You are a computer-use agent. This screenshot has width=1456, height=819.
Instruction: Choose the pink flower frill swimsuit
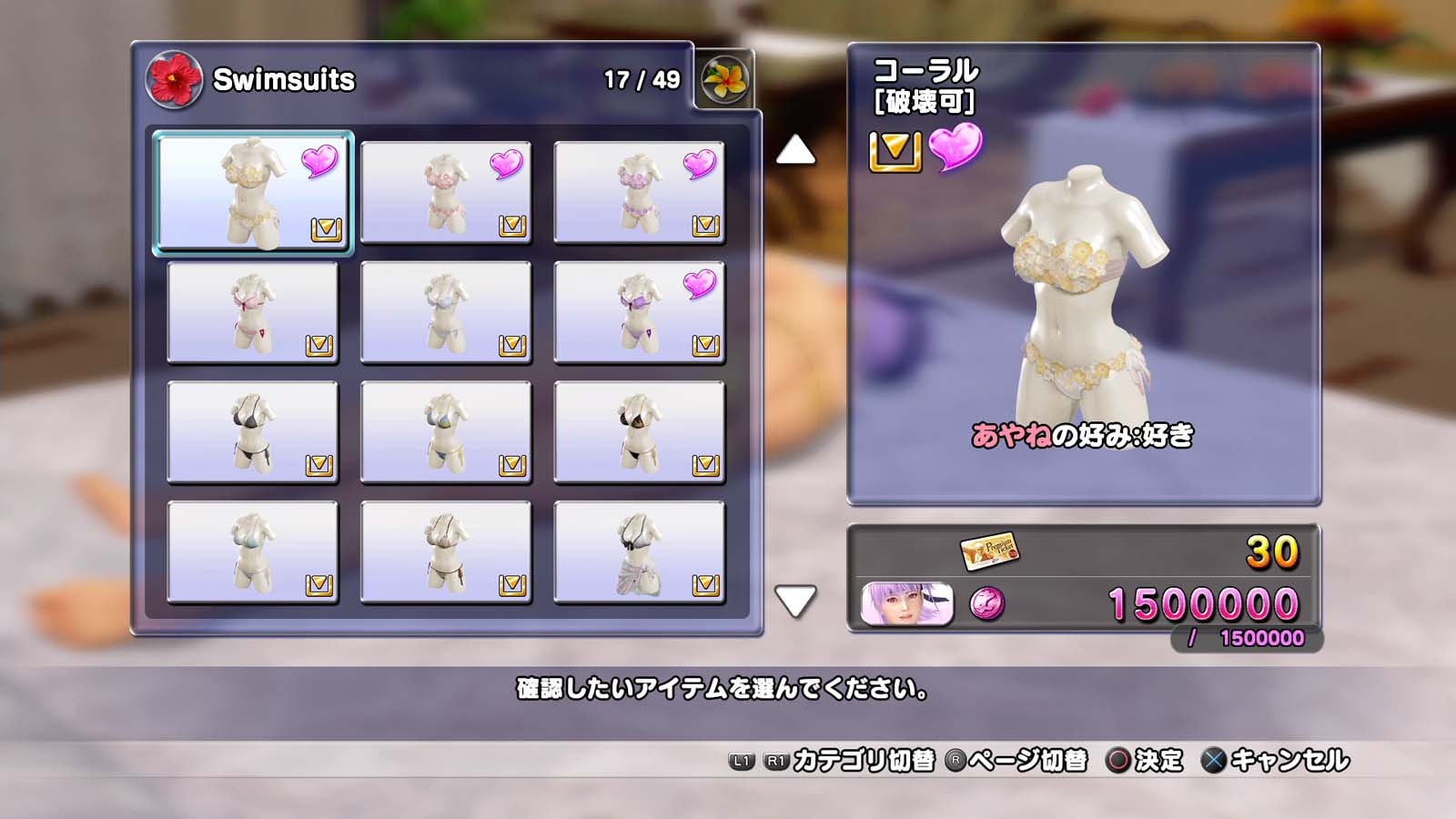click(446, 192)
